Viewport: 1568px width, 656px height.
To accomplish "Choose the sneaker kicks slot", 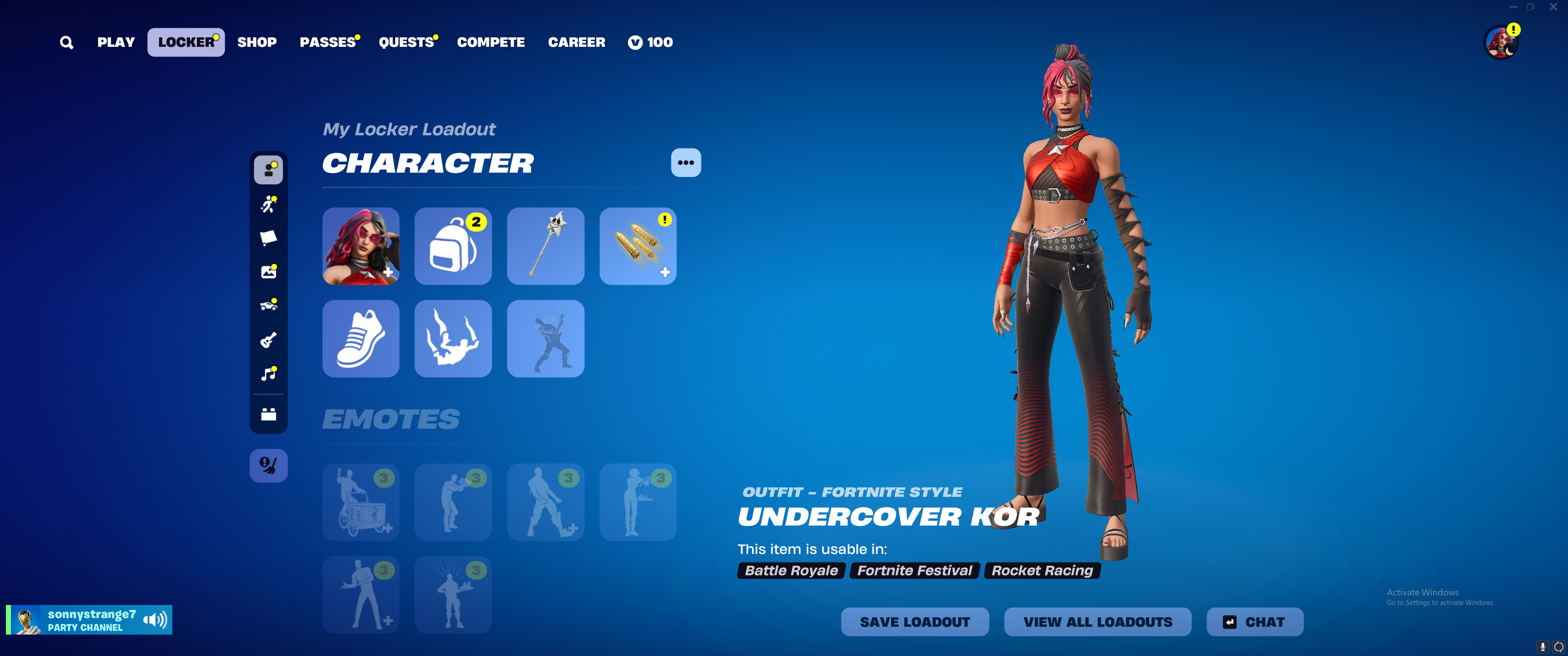I will tap(361, 338).
